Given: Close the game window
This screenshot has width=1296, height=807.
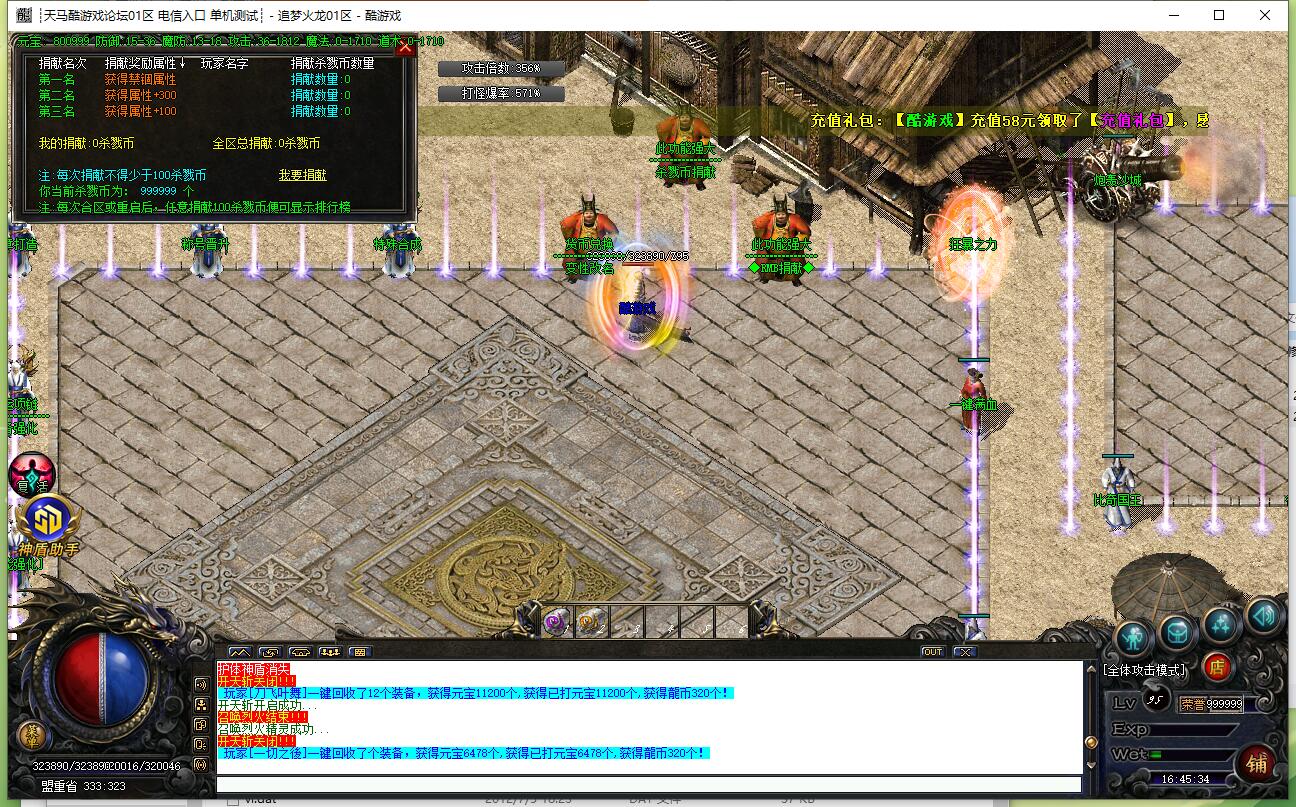Looking at the screenshot, I should coord(1265,15).
